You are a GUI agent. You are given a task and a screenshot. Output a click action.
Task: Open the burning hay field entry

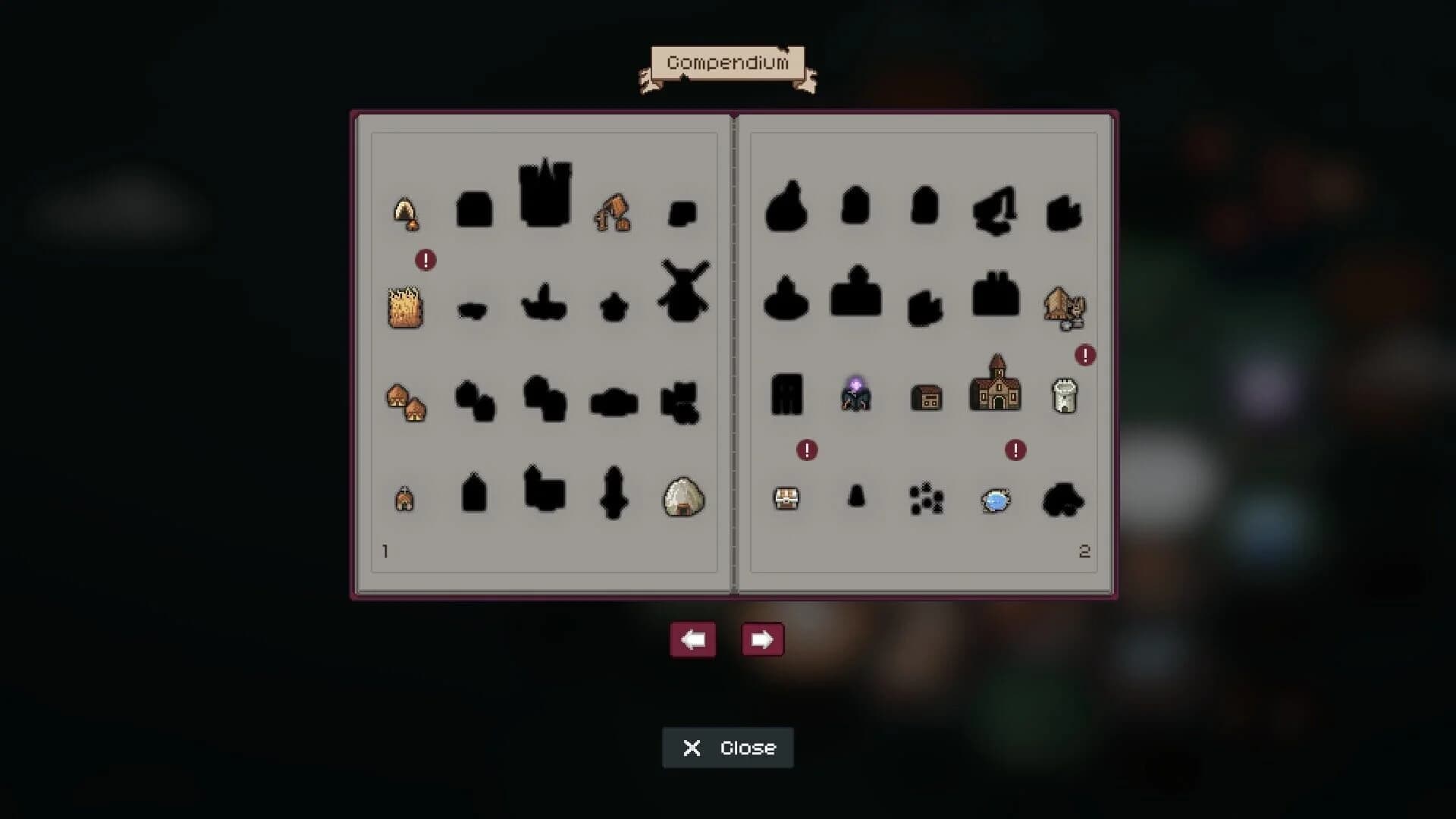pos(406,306)
